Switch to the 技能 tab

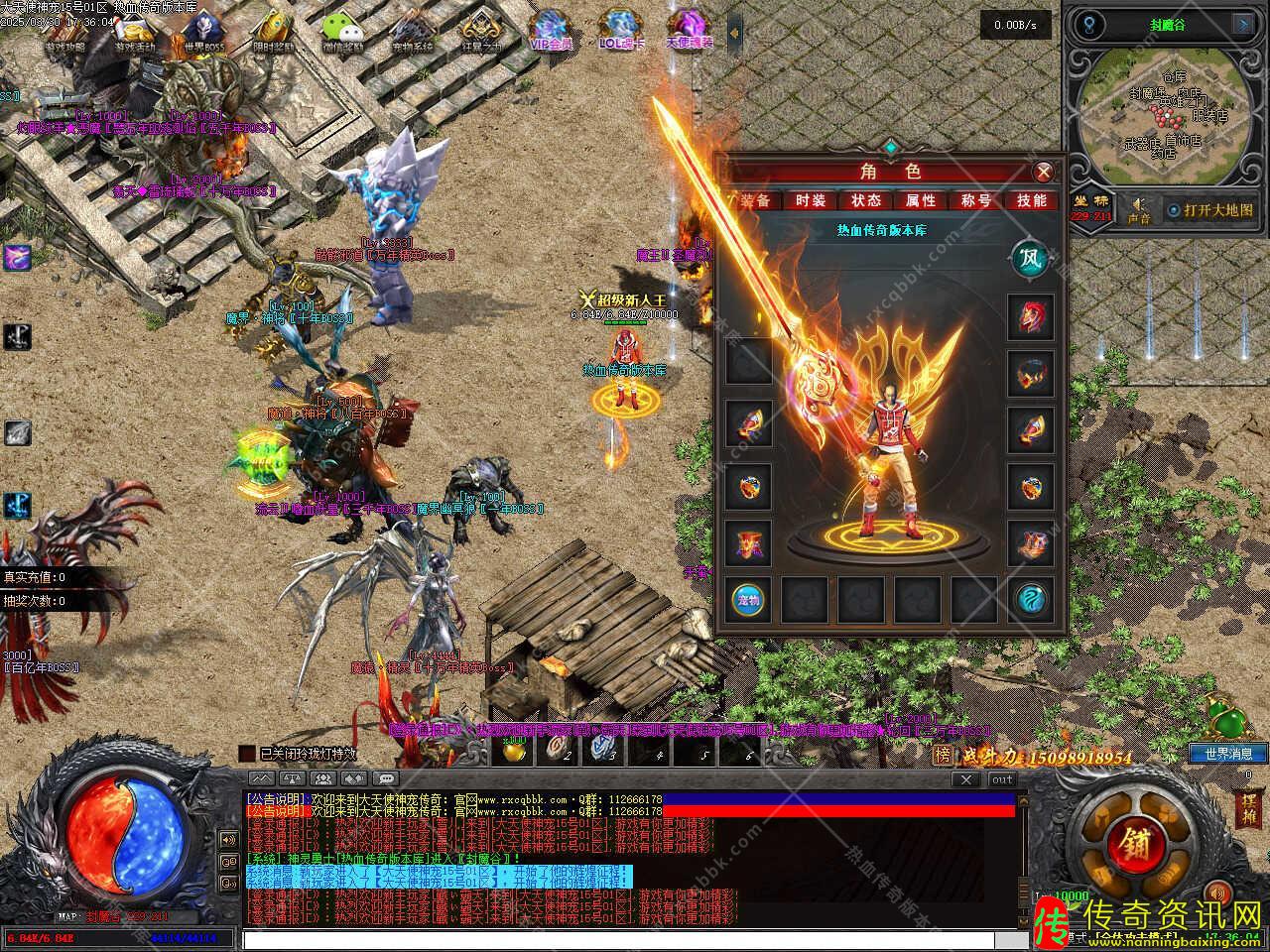point(1032,200)
